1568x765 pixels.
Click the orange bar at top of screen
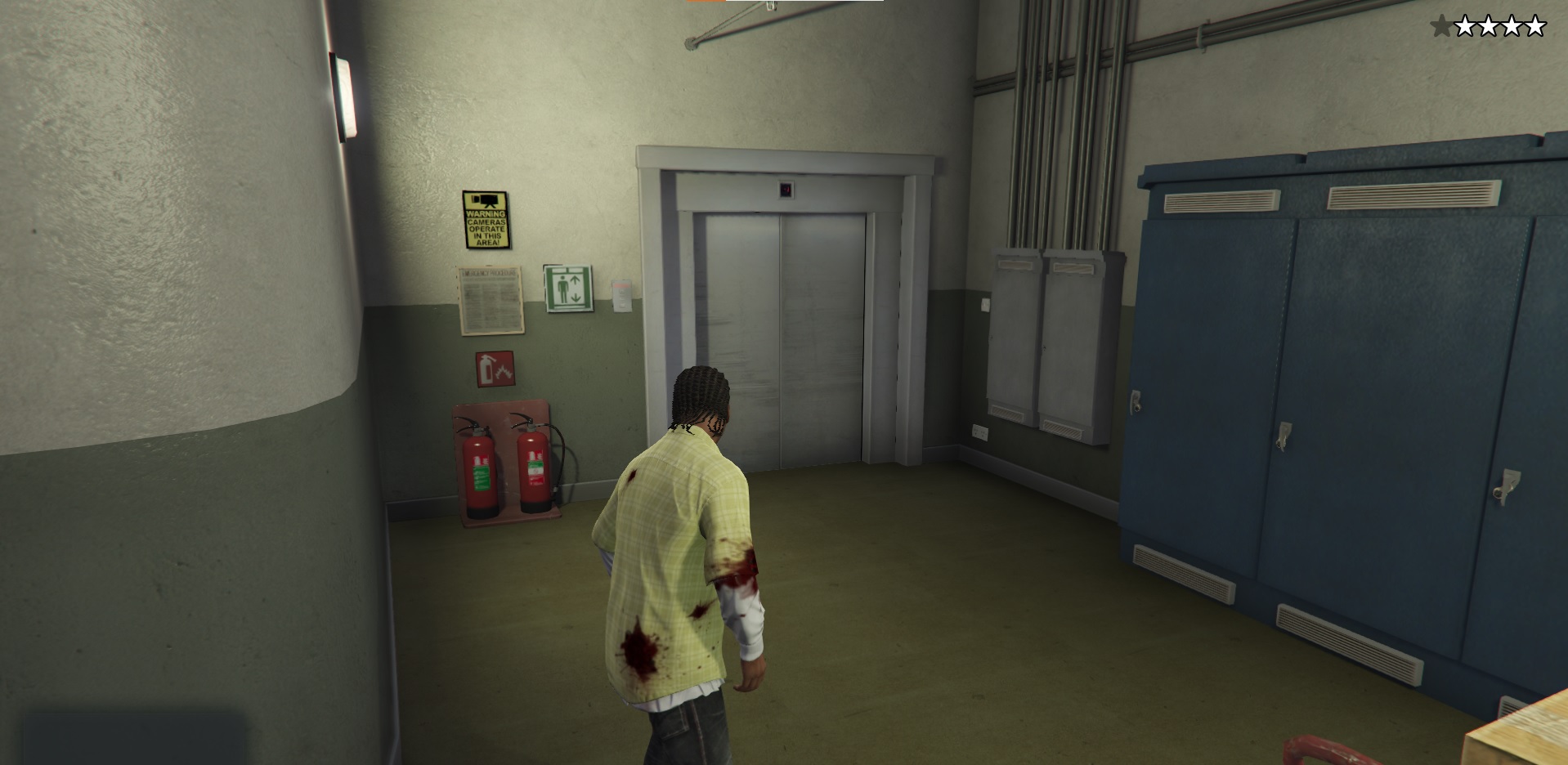point(705,4)
